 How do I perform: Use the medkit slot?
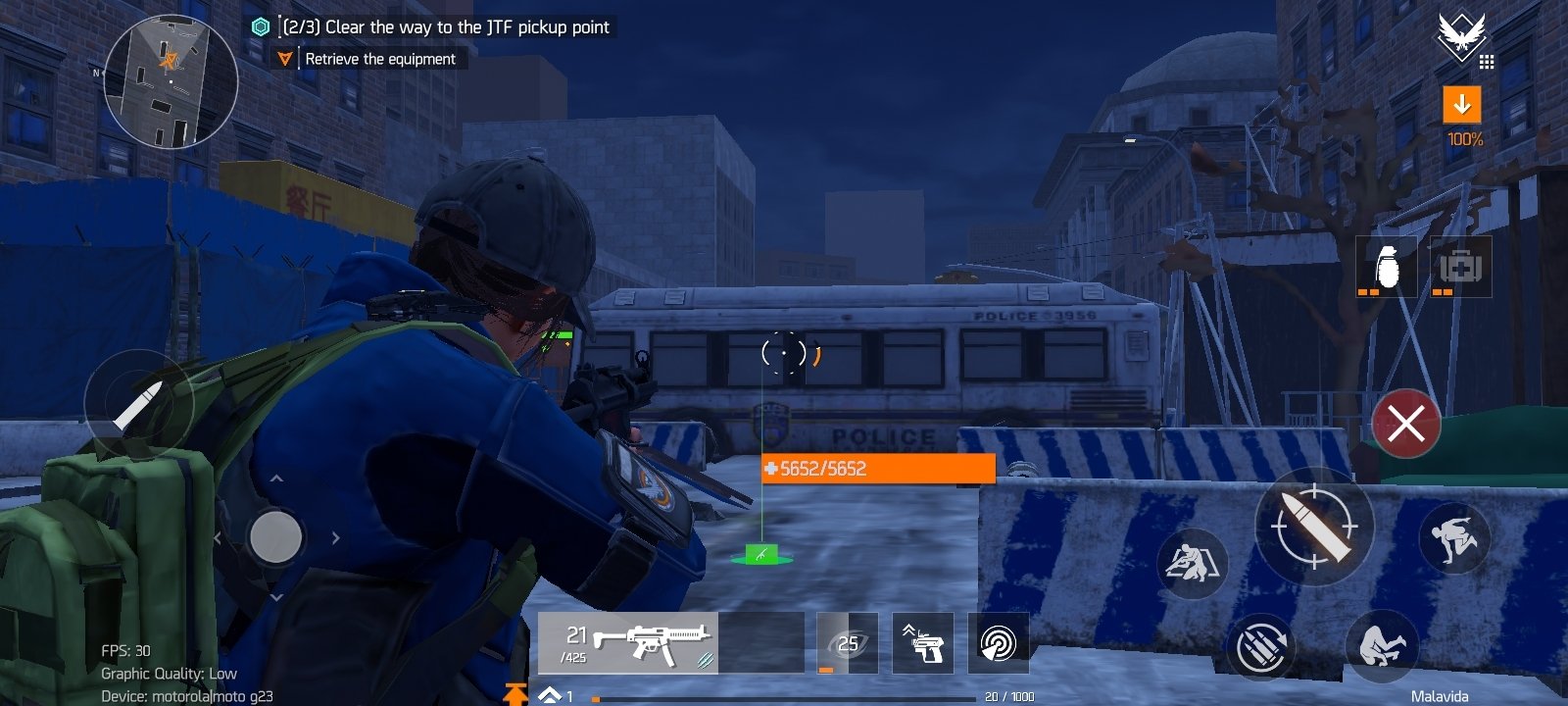pyautogui.click(x=1460, y=266)
